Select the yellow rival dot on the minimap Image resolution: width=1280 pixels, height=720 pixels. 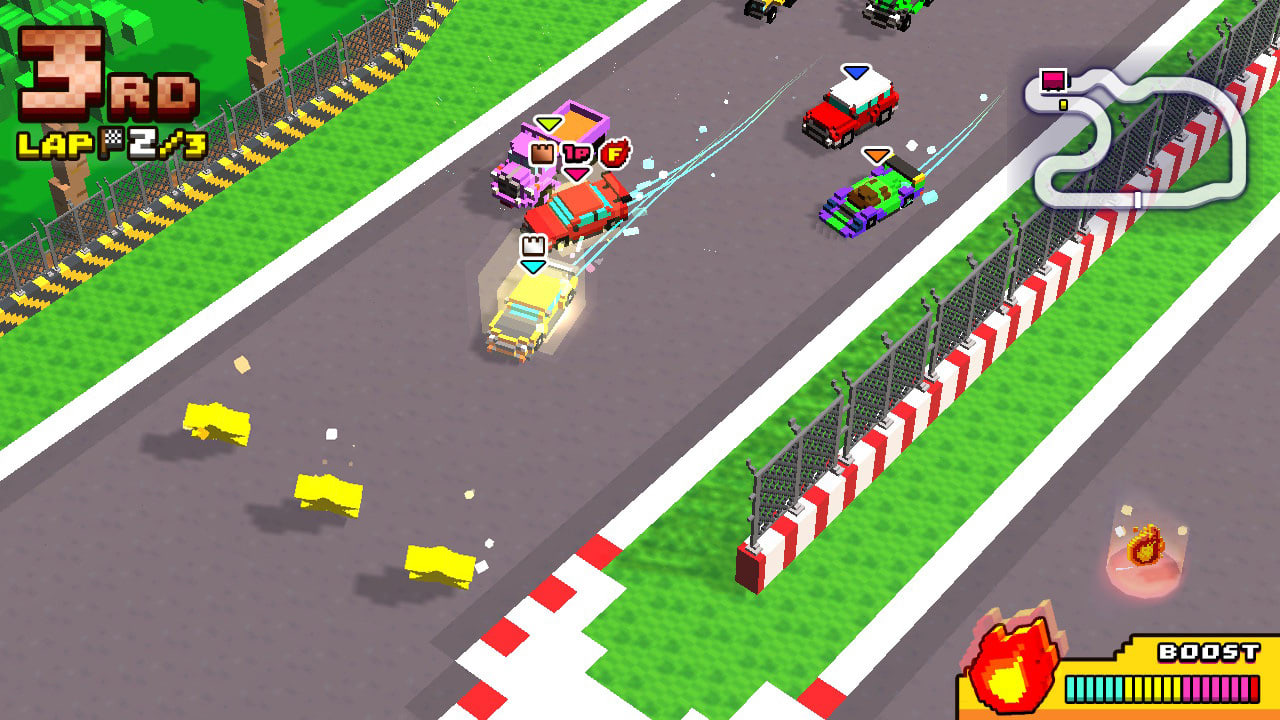[x=1063, y=104]
